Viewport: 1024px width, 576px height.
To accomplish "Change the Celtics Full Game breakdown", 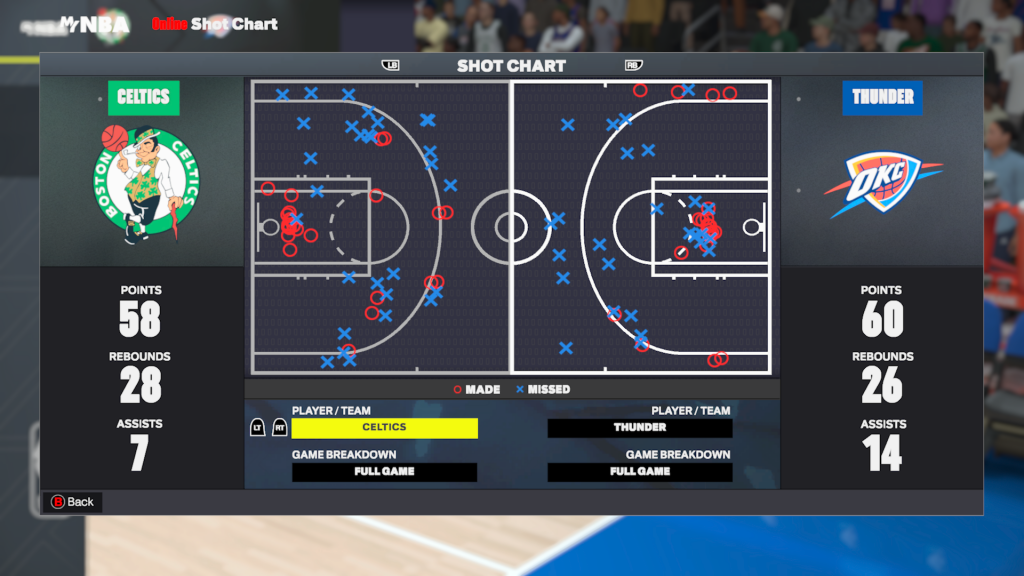I will pos(384,472).
